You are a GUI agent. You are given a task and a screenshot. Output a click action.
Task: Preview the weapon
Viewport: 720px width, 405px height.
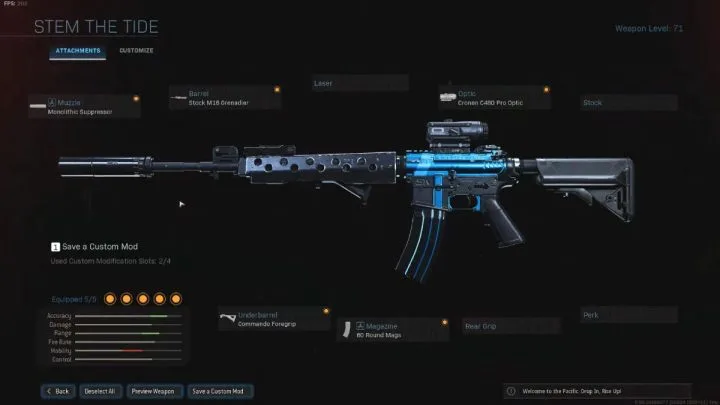pos(155,390)
